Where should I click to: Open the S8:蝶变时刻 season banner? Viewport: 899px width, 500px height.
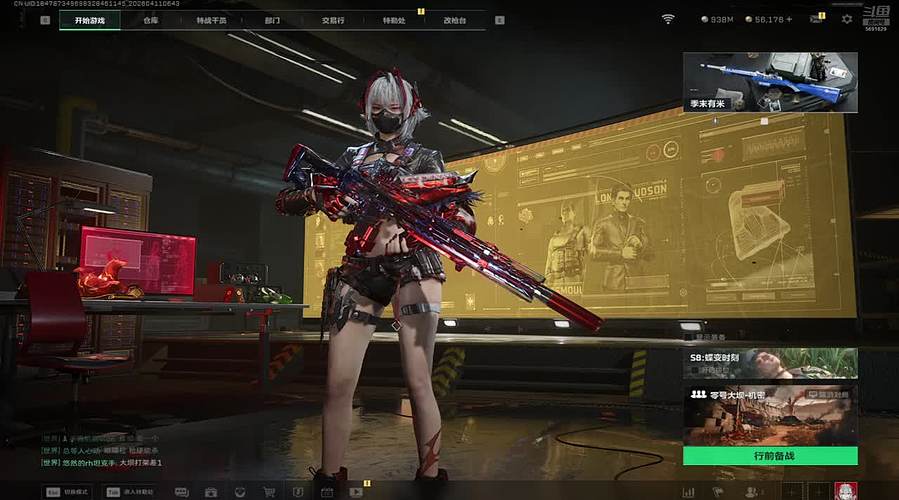pos(770,363)
